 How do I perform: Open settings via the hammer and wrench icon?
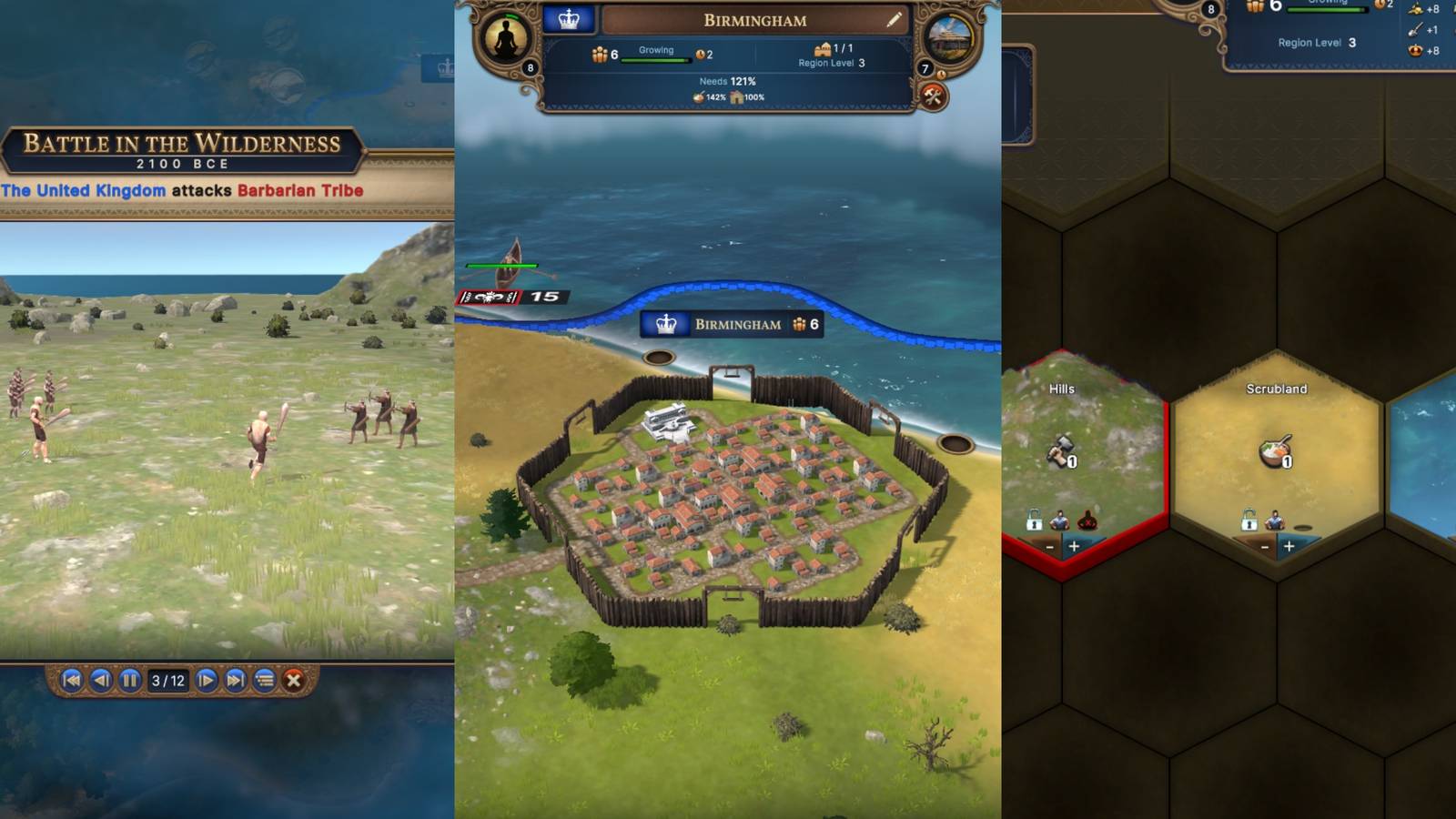[x=934, y=96]
